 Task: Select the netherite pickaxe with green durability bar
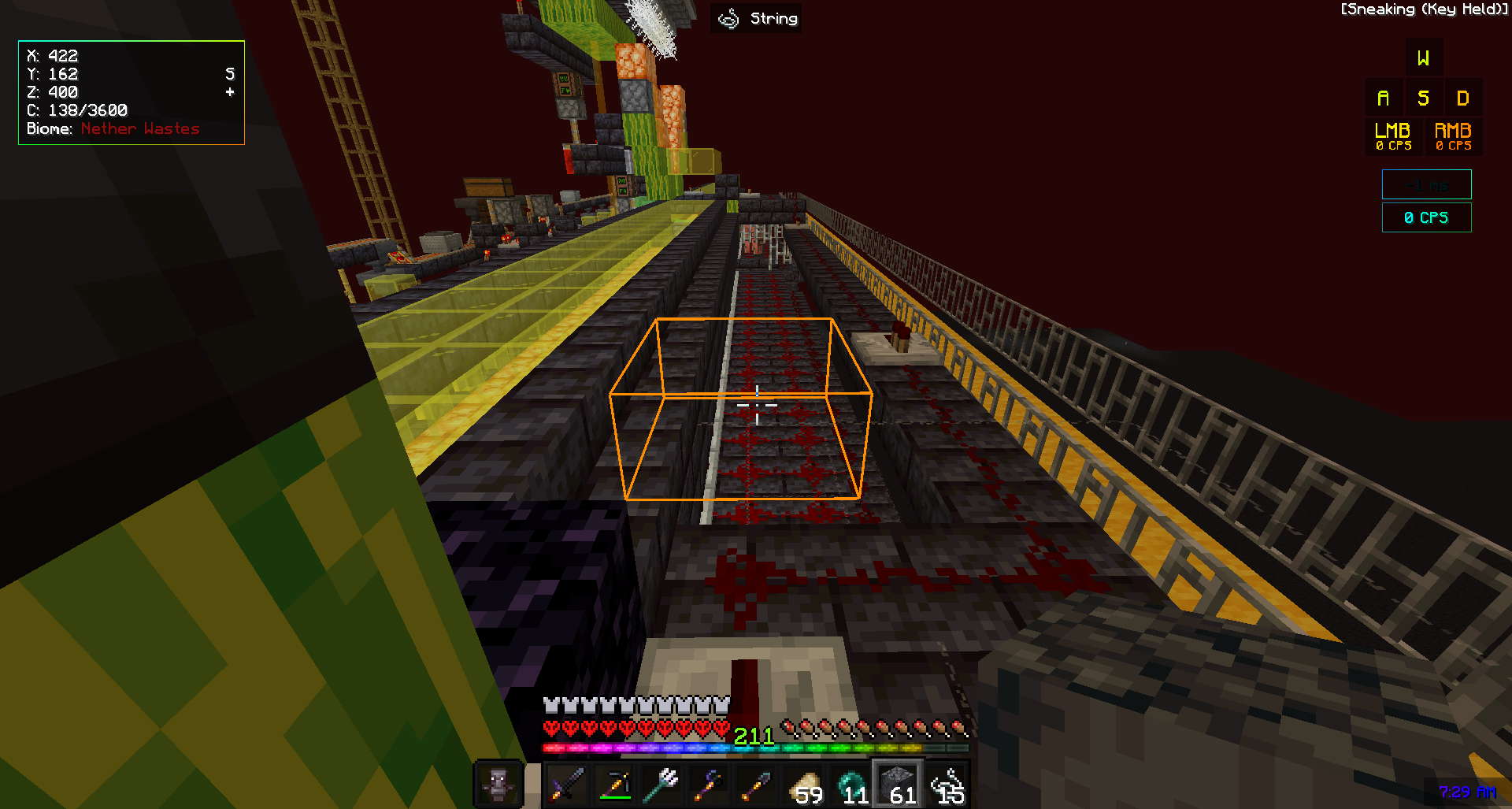pos(616,782)
